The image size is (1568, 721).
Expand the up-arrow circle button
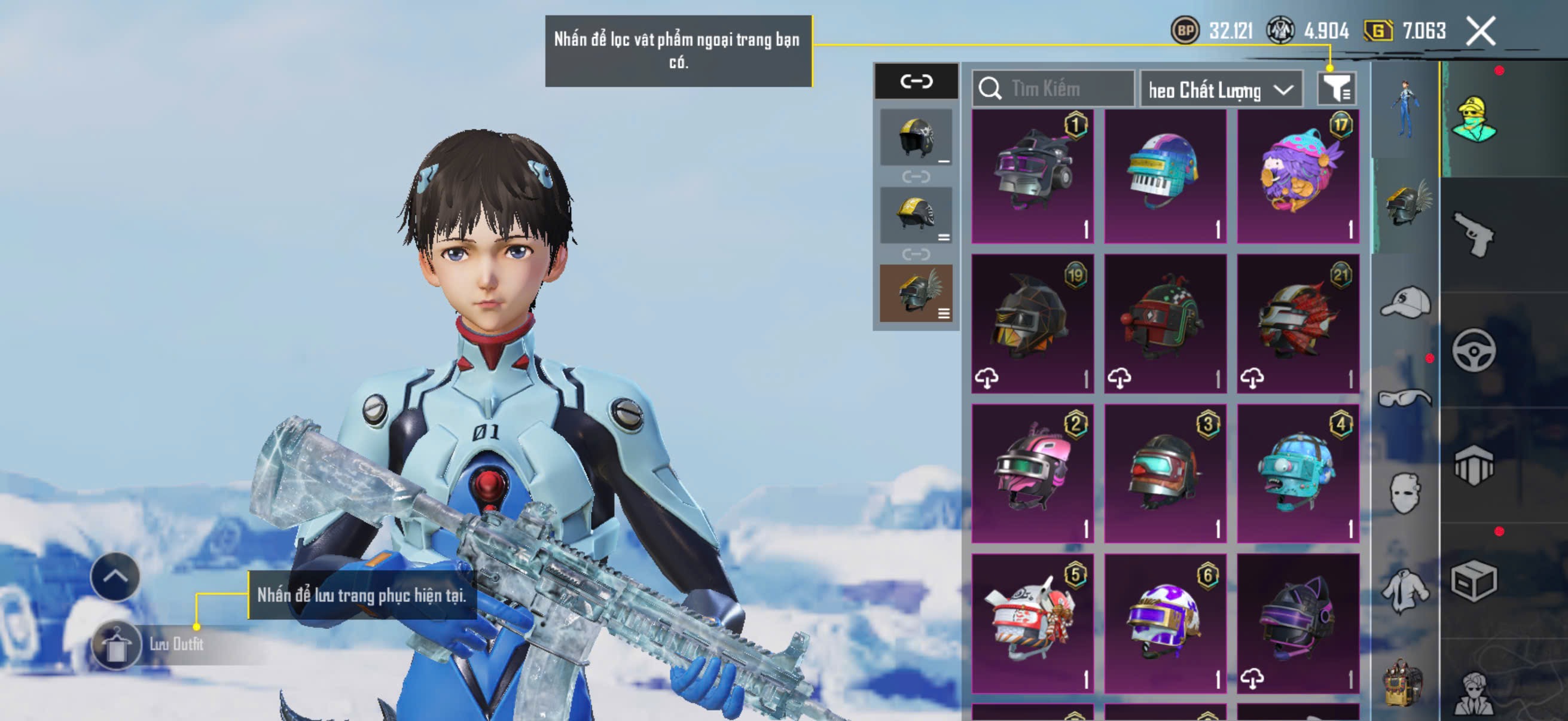tap(115, 576)
